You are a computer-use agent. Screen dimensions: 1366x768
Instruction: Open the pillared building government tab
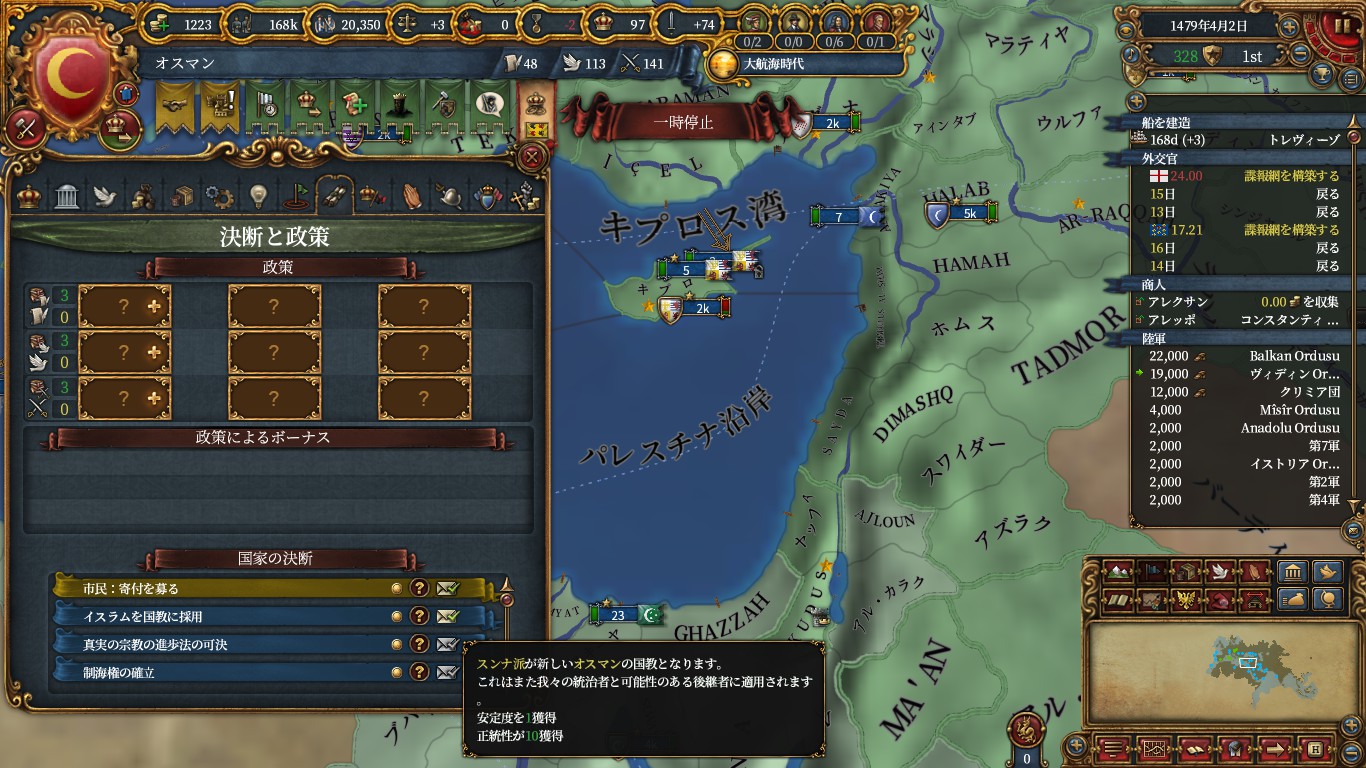(67, 195)
